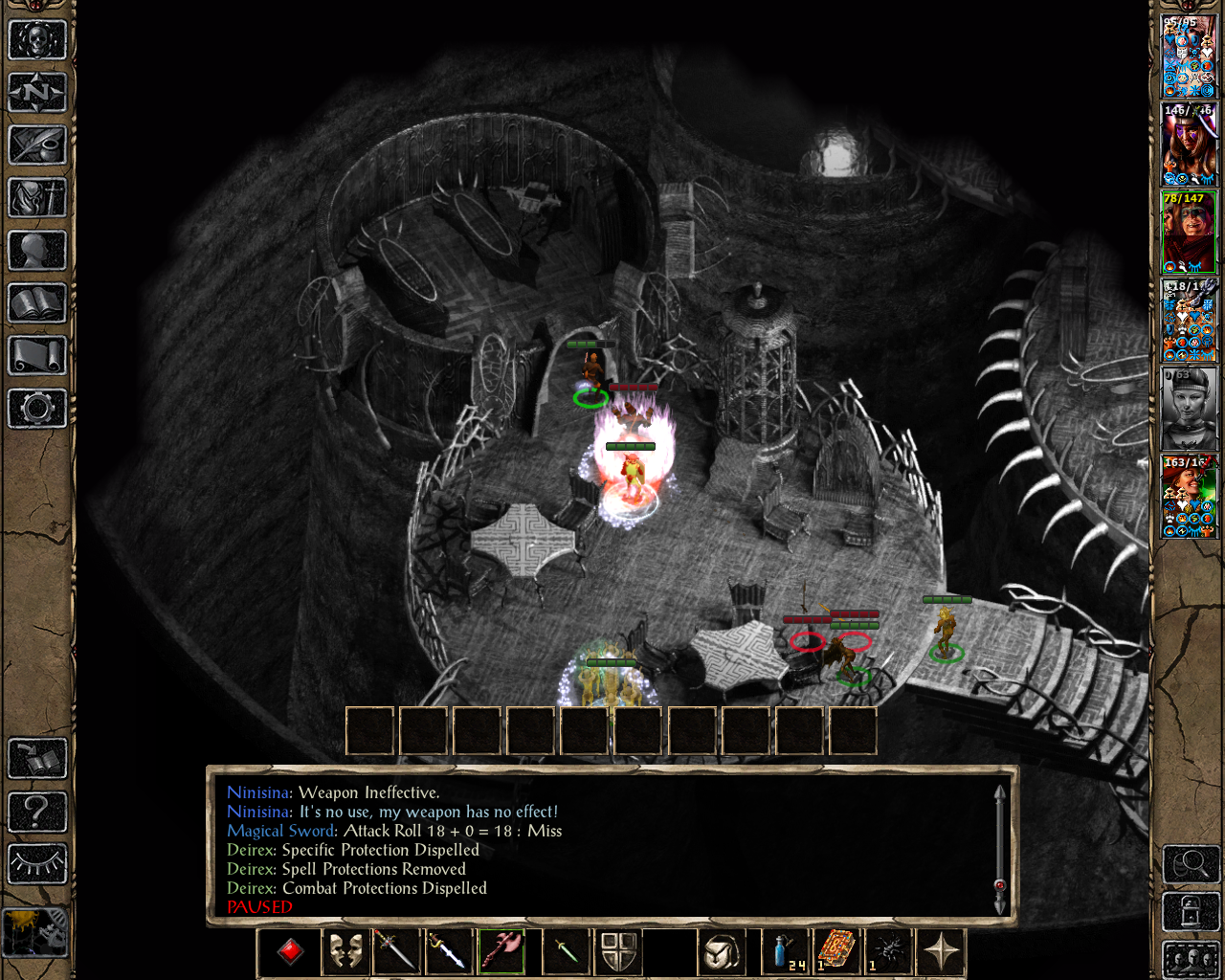Open the character record with the bust icon

click(x=37, y=251)
